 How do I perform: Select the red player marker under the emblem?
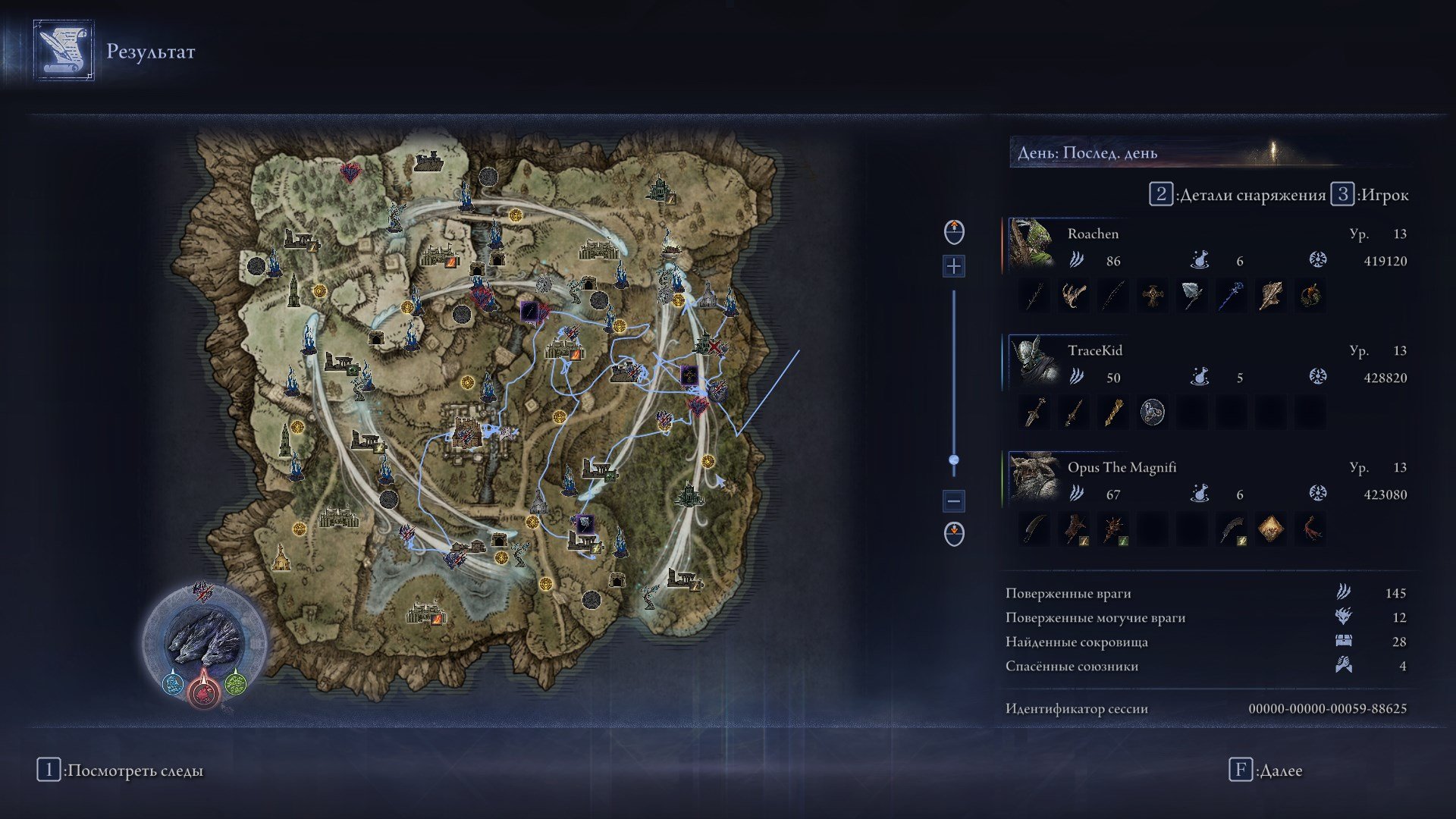(203, 690)
